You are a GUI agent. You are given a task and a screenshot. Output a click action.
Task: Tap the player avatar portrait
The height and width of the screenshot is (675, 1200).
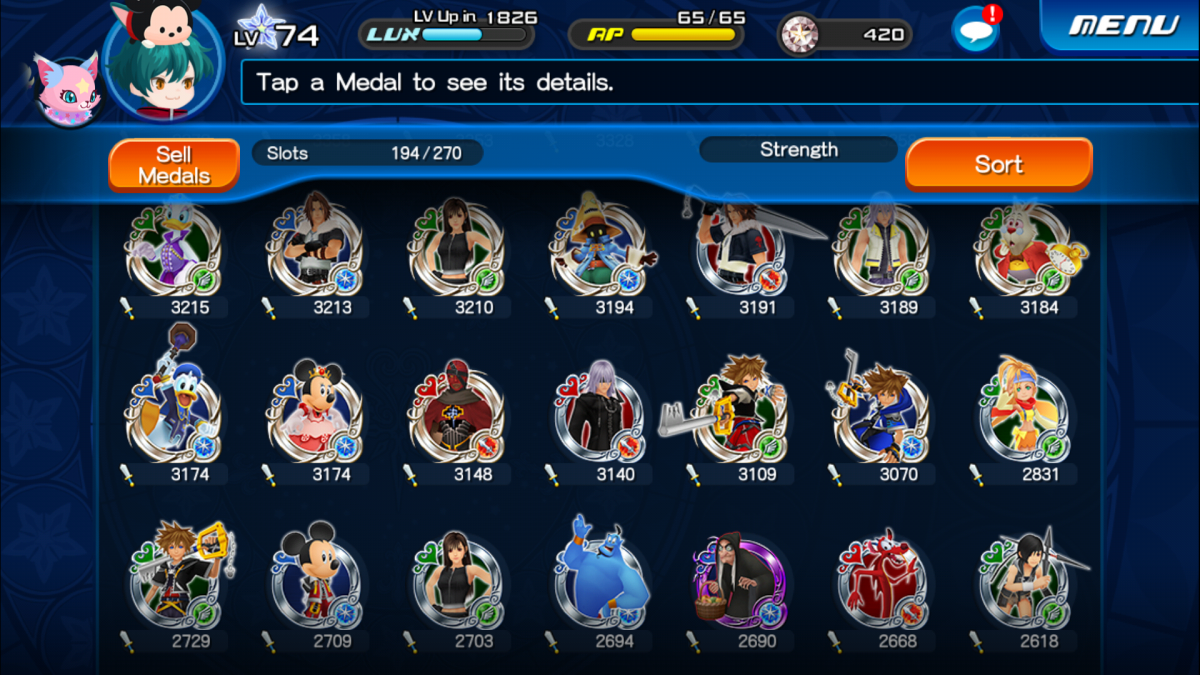tap(162, 62)
